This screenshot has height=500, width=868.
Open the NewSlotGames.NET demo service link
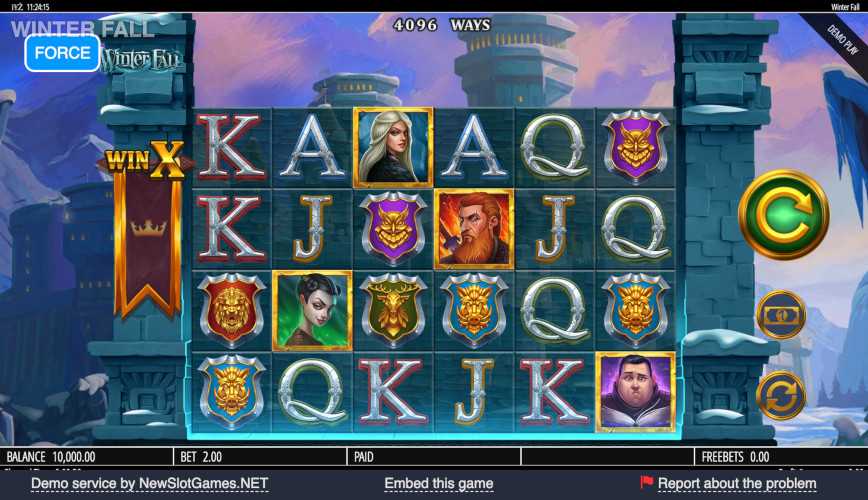pos(150,484)
